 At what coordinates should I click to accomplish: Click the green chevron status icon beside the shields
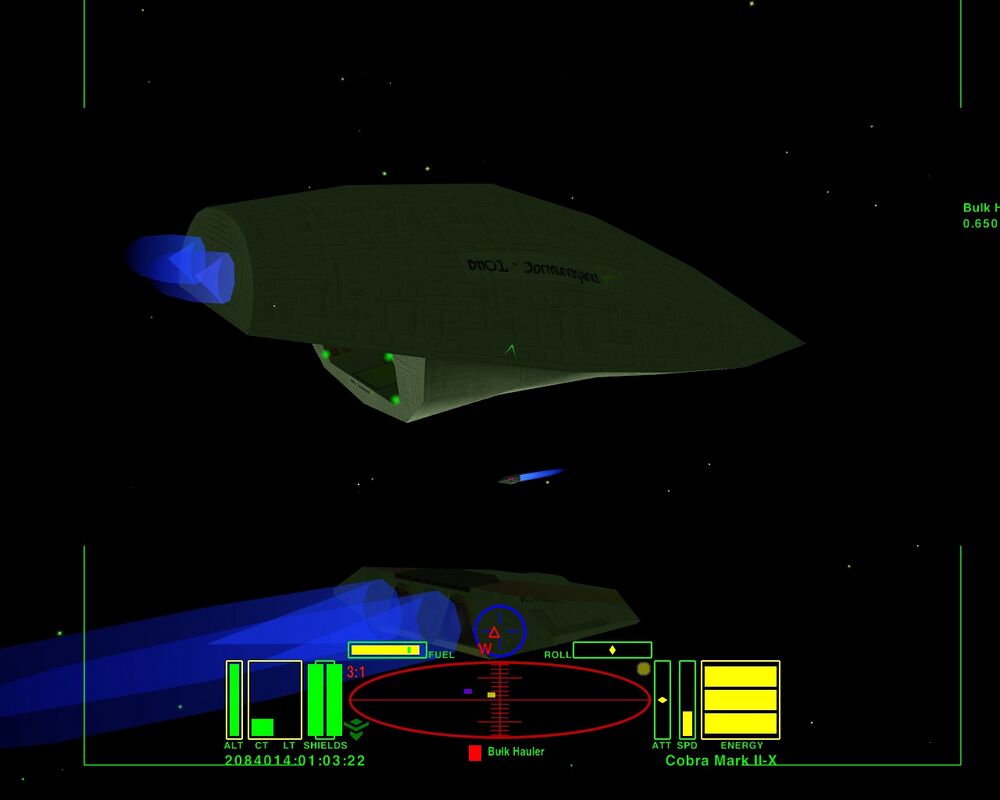tap(357, 728)
